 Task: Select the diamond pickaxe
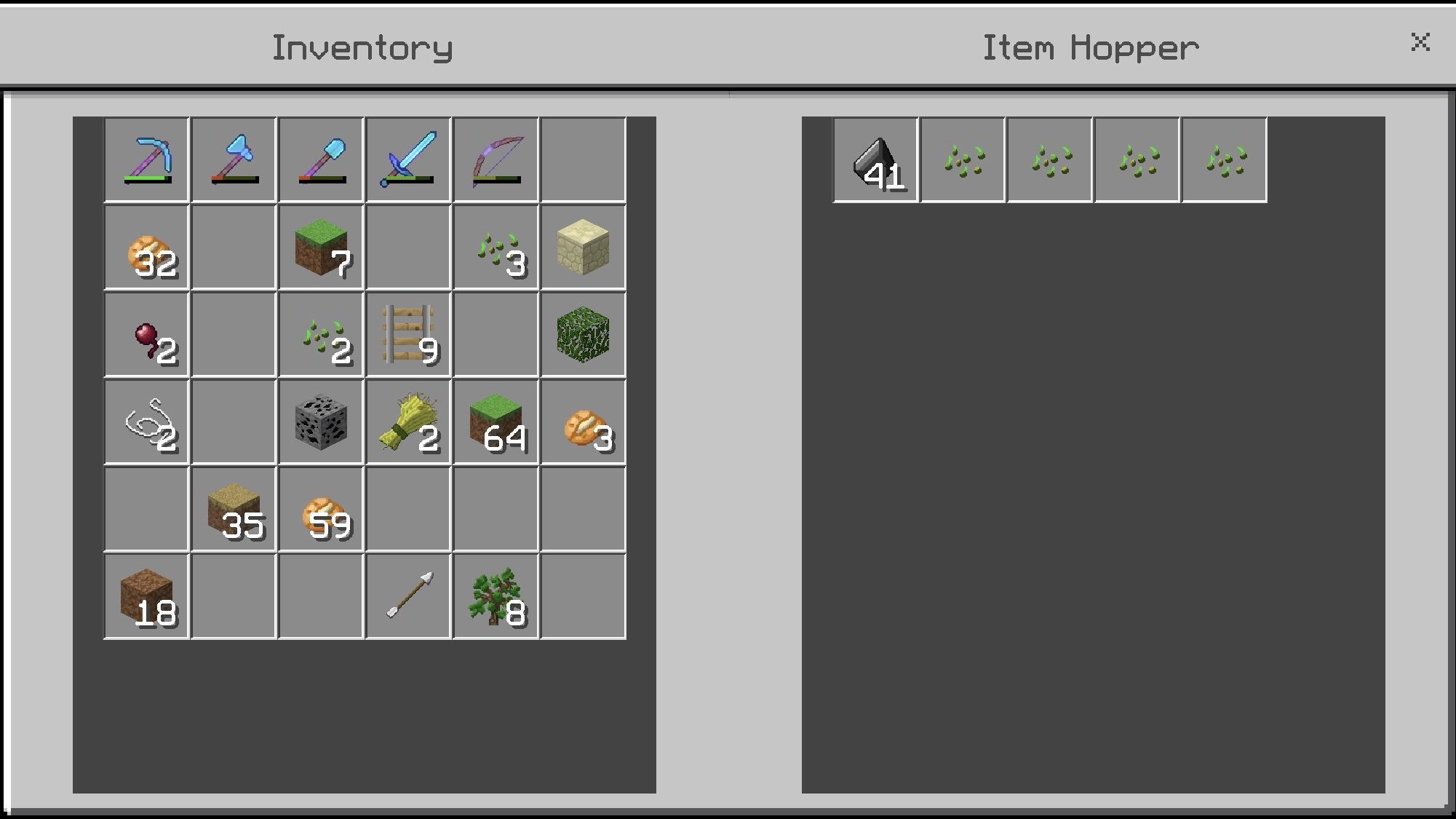tap(146, 159)
